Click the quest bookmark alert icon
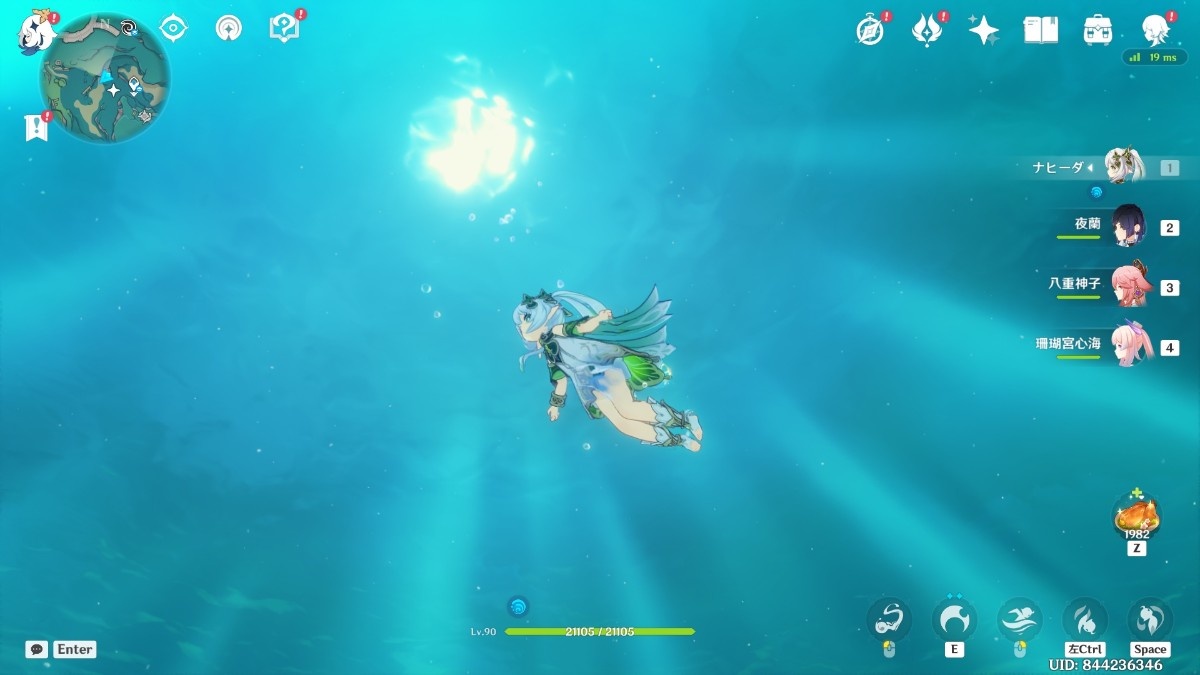 tap(37, 126)
